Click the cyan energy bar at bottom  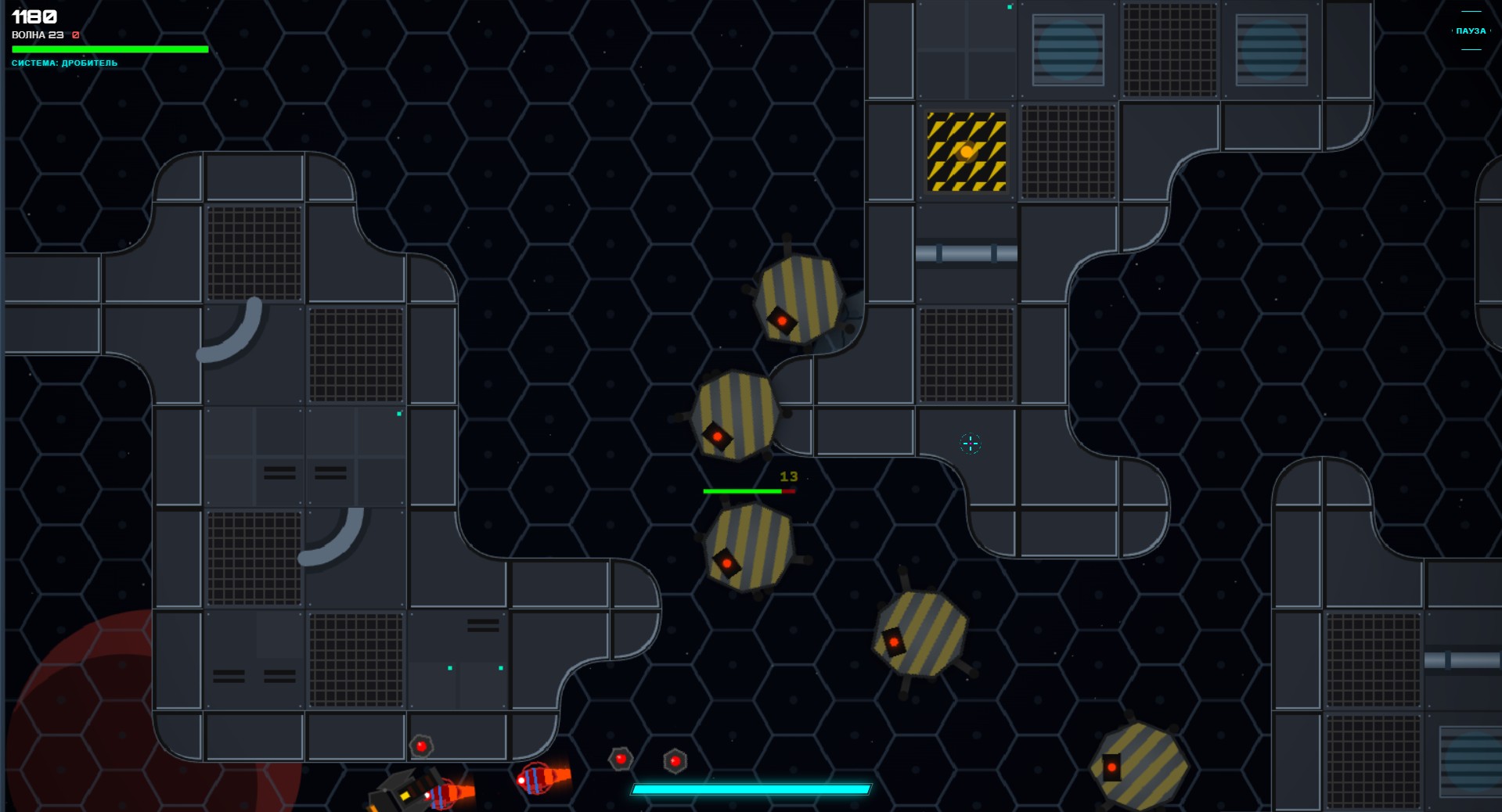tap(751, 790)
